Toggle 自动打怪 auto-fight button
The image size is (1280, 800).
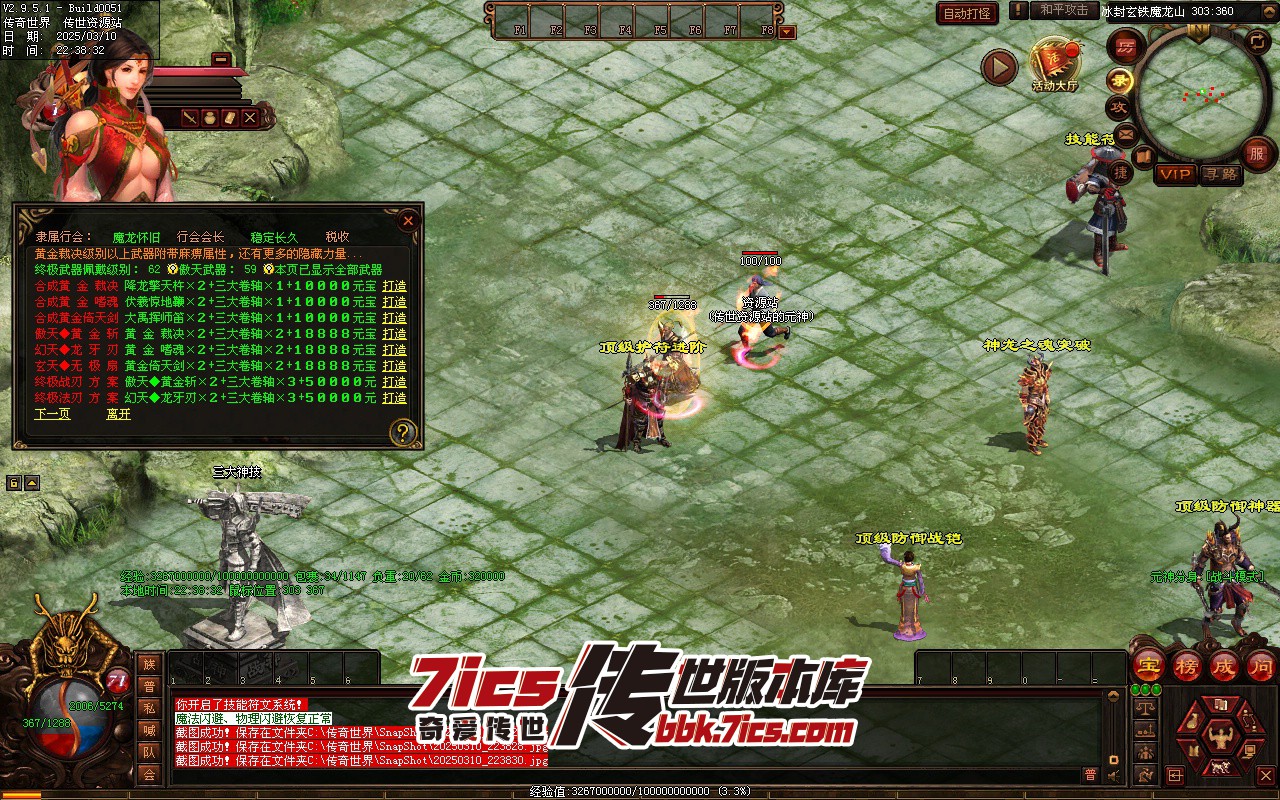967,13
